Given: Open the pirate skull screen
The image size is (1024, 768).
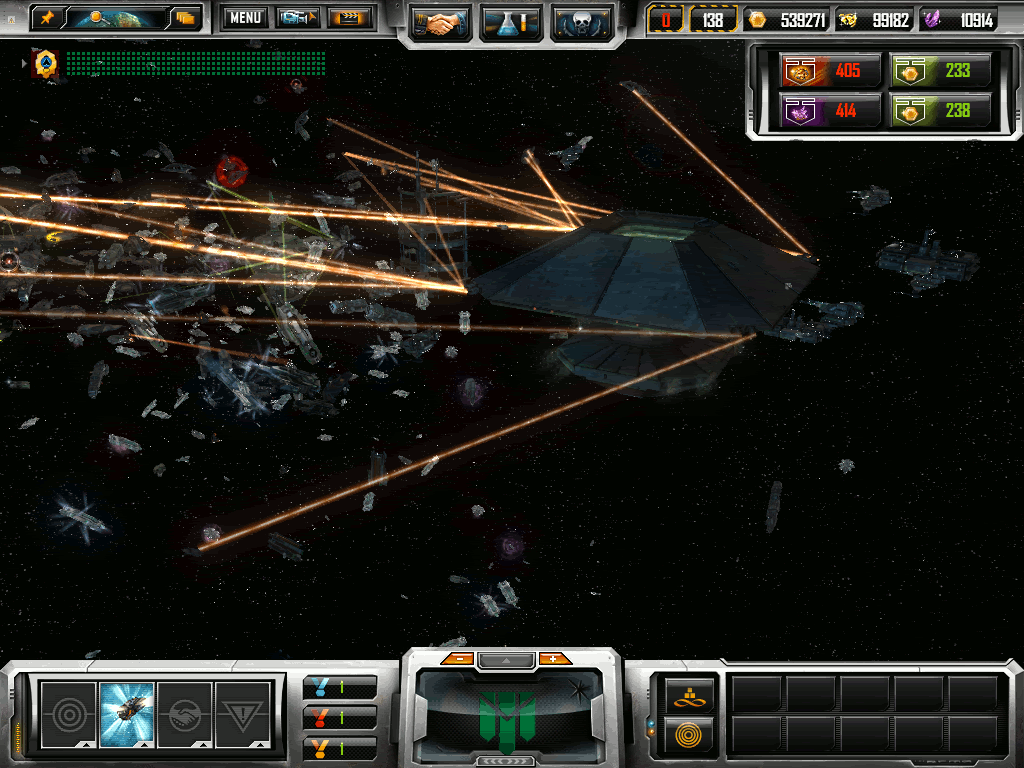Looking at the screenshot, I should coord(582,22).
